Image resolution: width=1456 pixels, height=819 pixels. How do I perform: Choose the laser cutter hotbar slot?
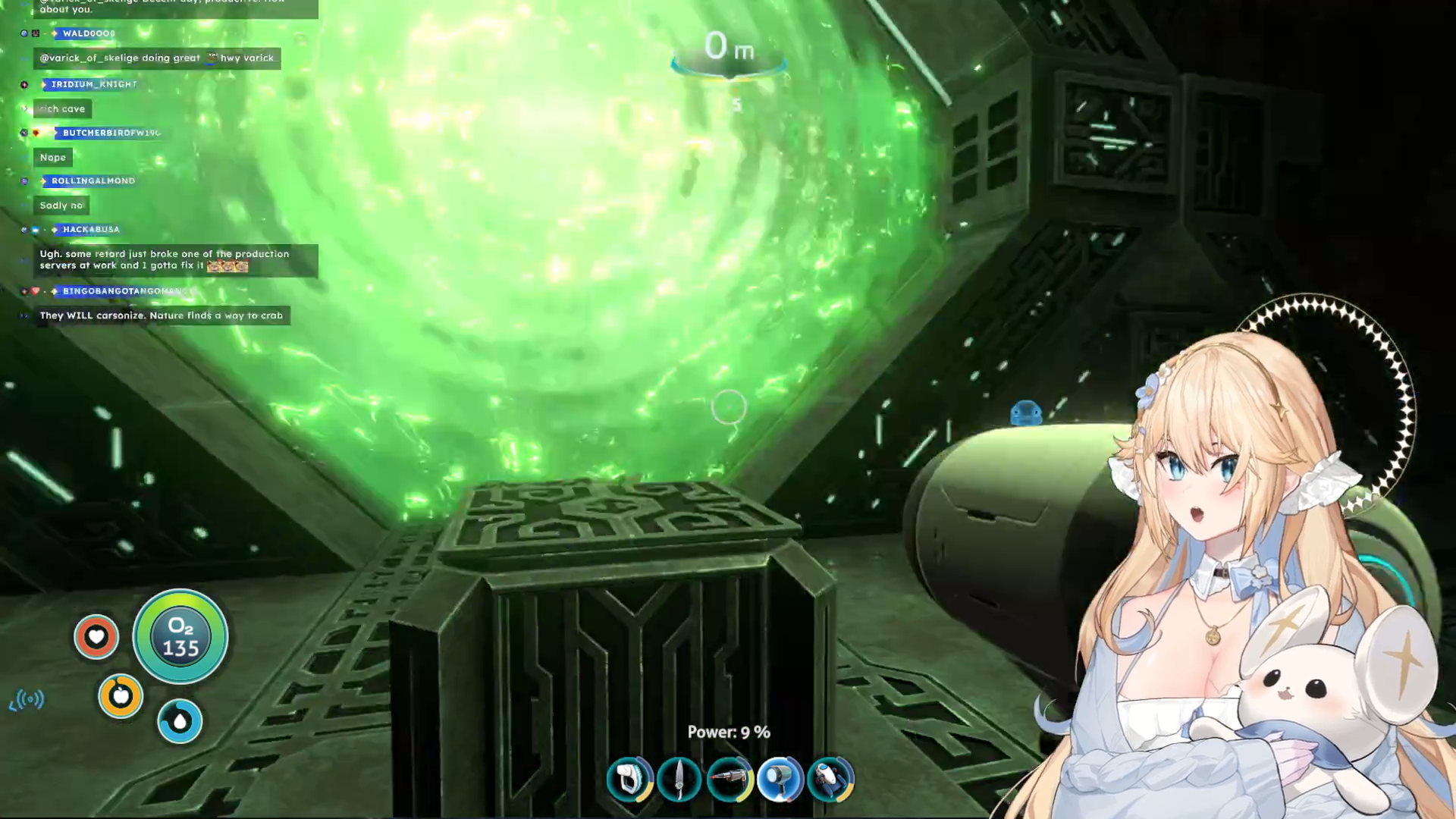(730, 779)
